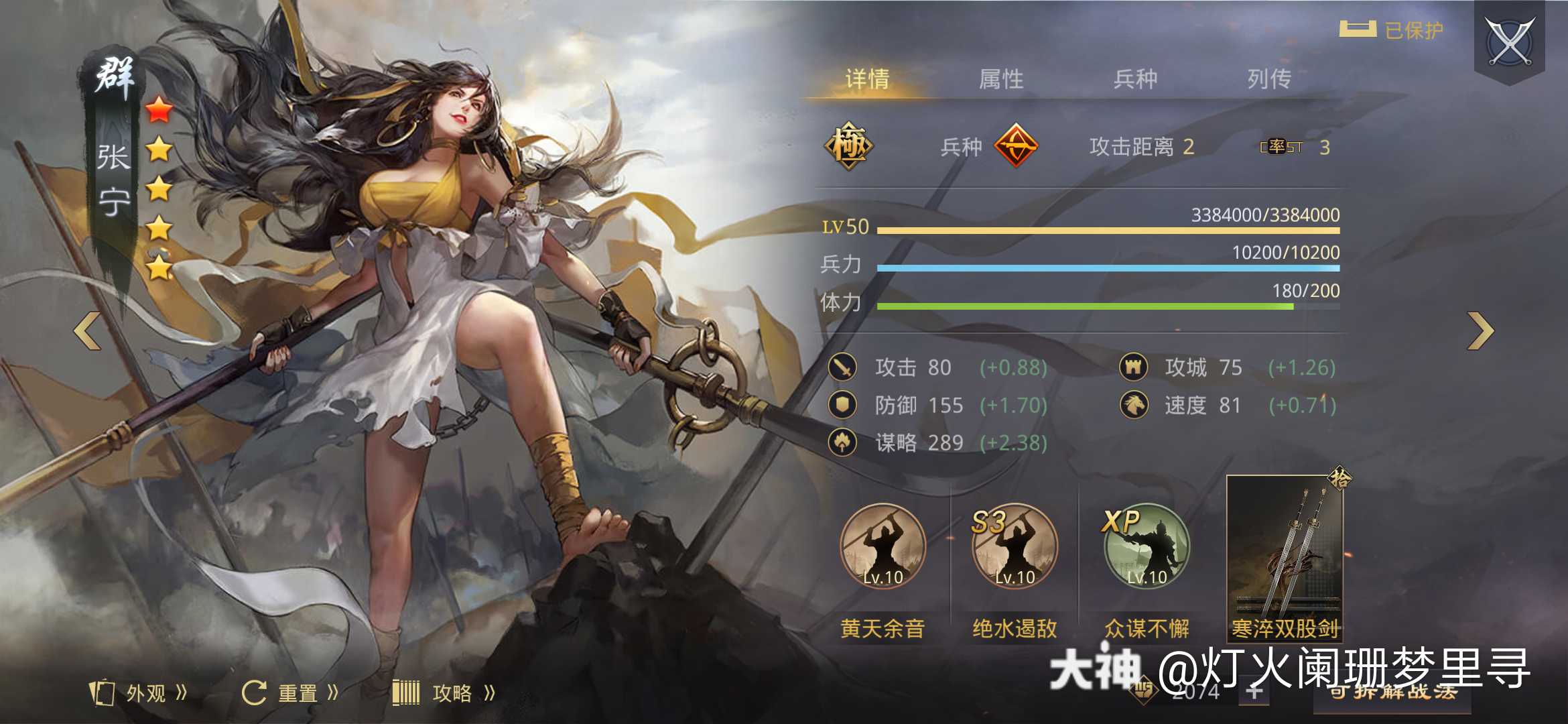The image size is (1568, 724).
Task: Toggle the red star rating
Action: pyautogui.click(x=159, y=110)
